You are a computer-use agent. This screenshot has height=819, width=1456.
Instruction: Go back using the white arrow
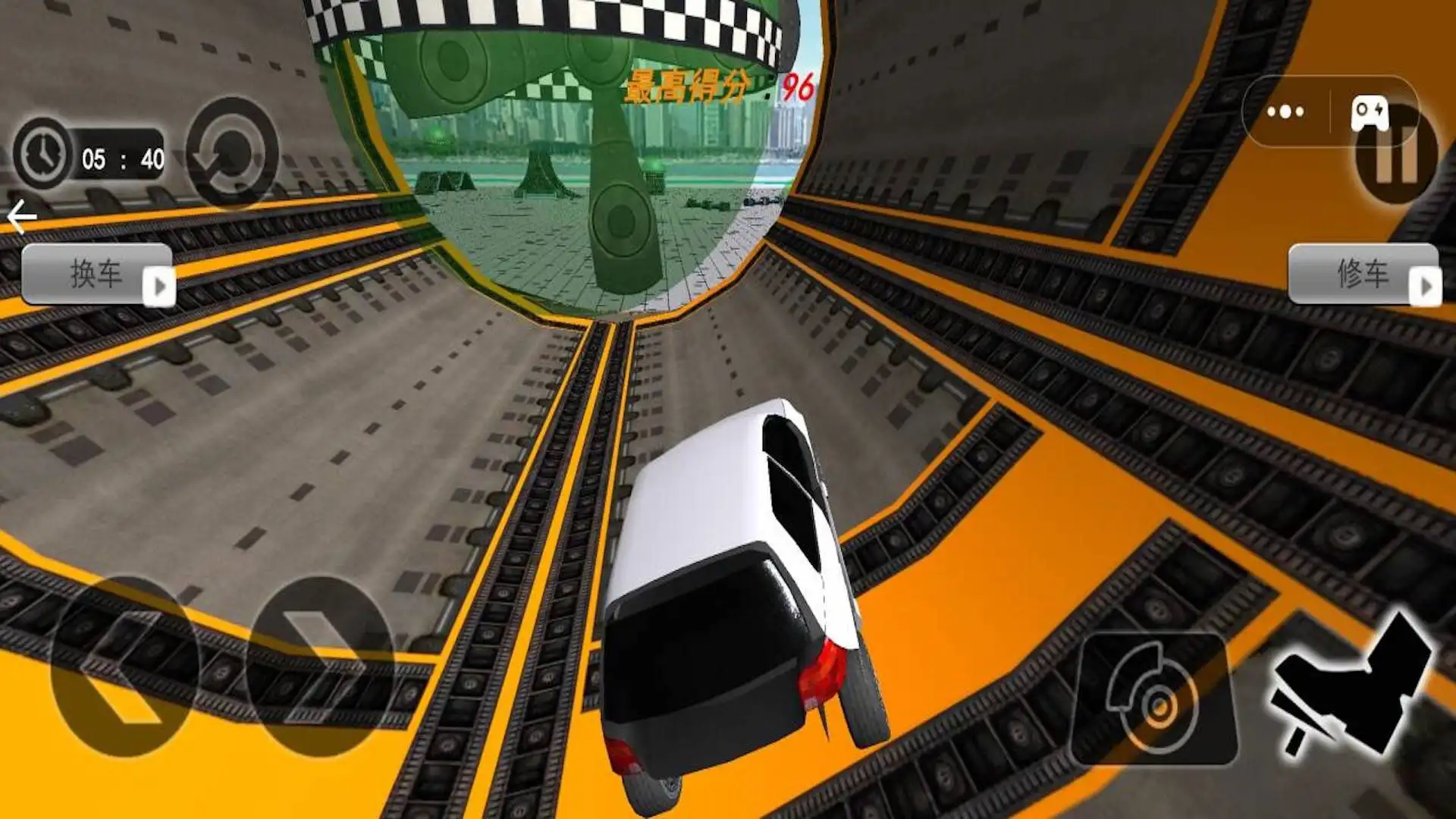coord(21,218)
